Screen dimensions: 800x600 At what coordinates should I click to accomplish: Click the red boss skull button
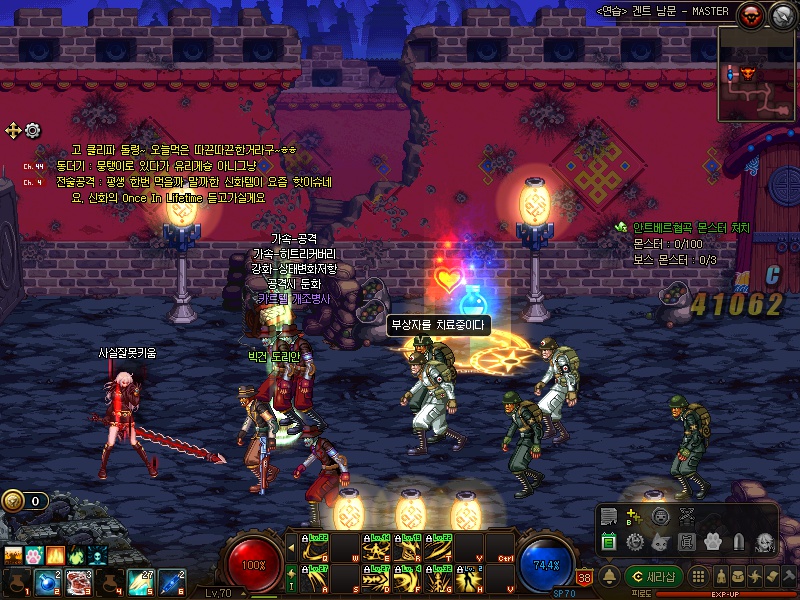pyautogui.click(x=752, y=14)
